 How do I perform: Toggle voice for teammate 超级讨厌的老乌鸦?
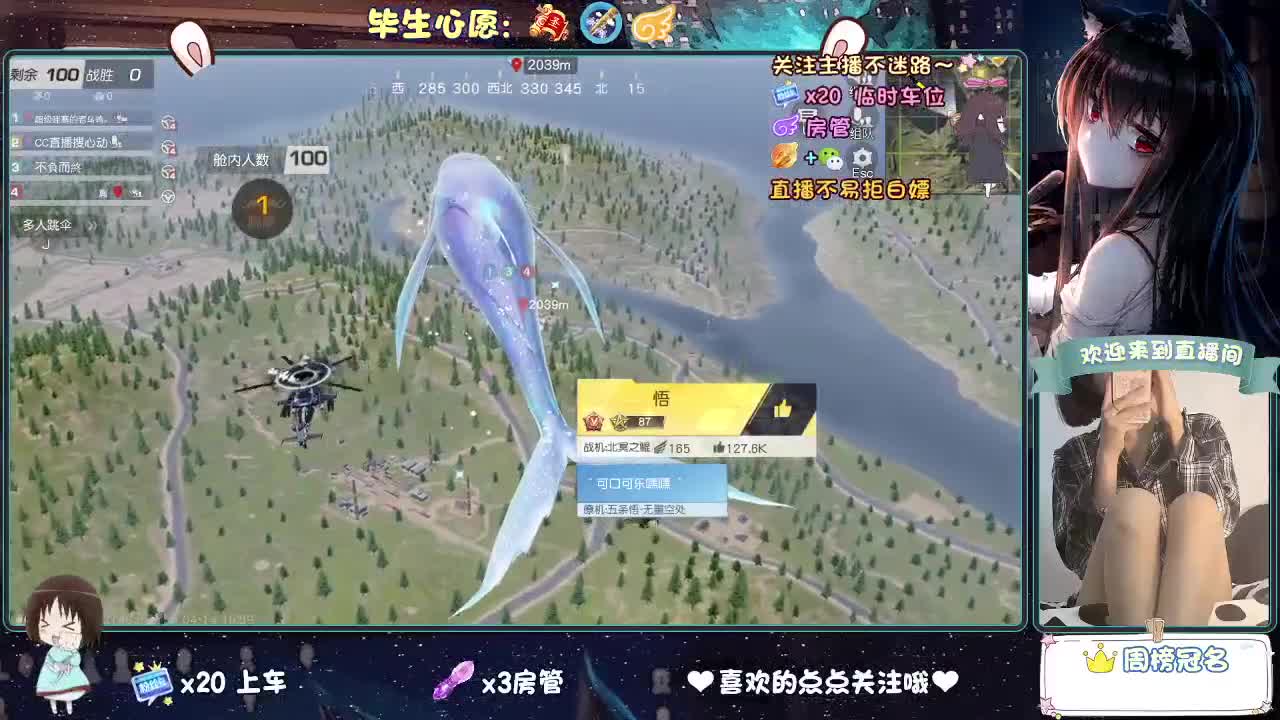click(x=168, y=122)
